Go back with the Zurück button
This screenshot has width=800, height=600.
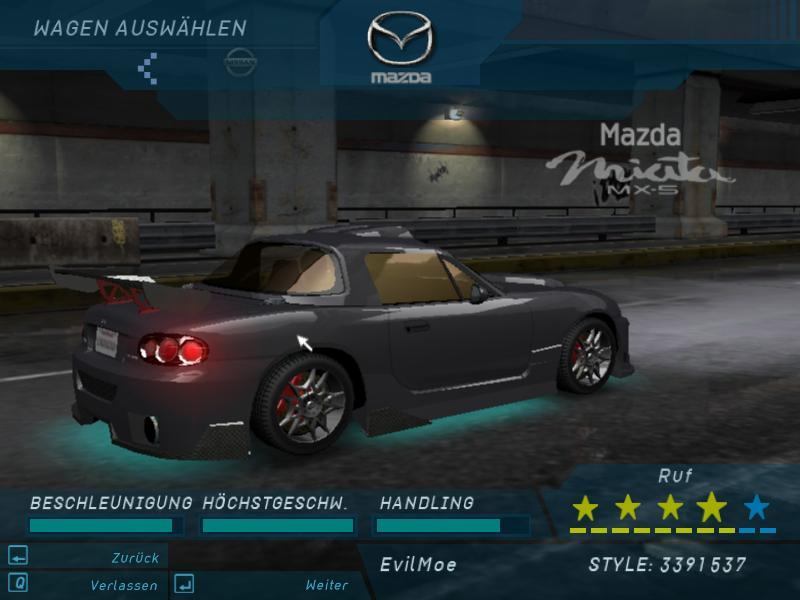(134, 558)
